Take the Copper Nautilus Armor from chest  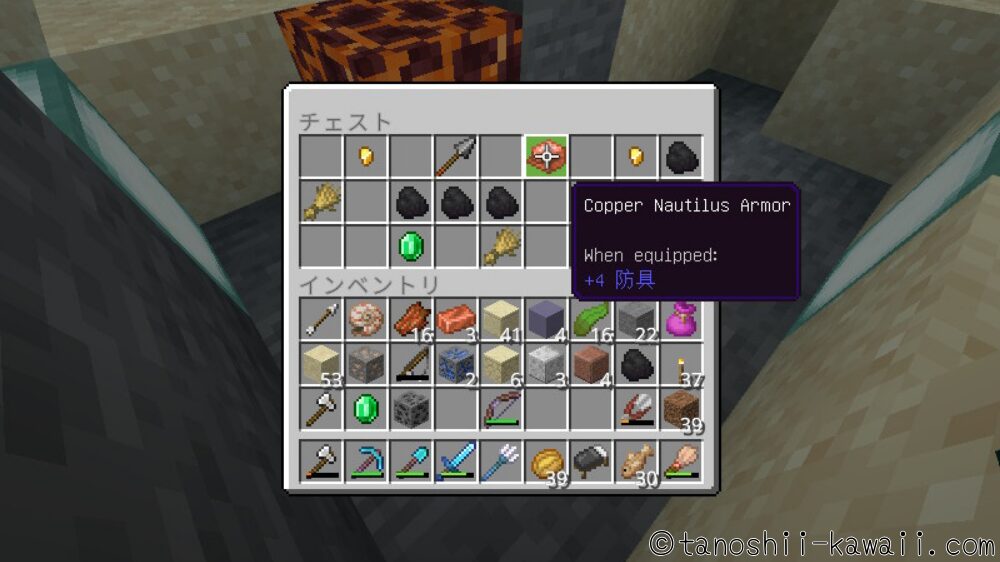pos(546,157)
